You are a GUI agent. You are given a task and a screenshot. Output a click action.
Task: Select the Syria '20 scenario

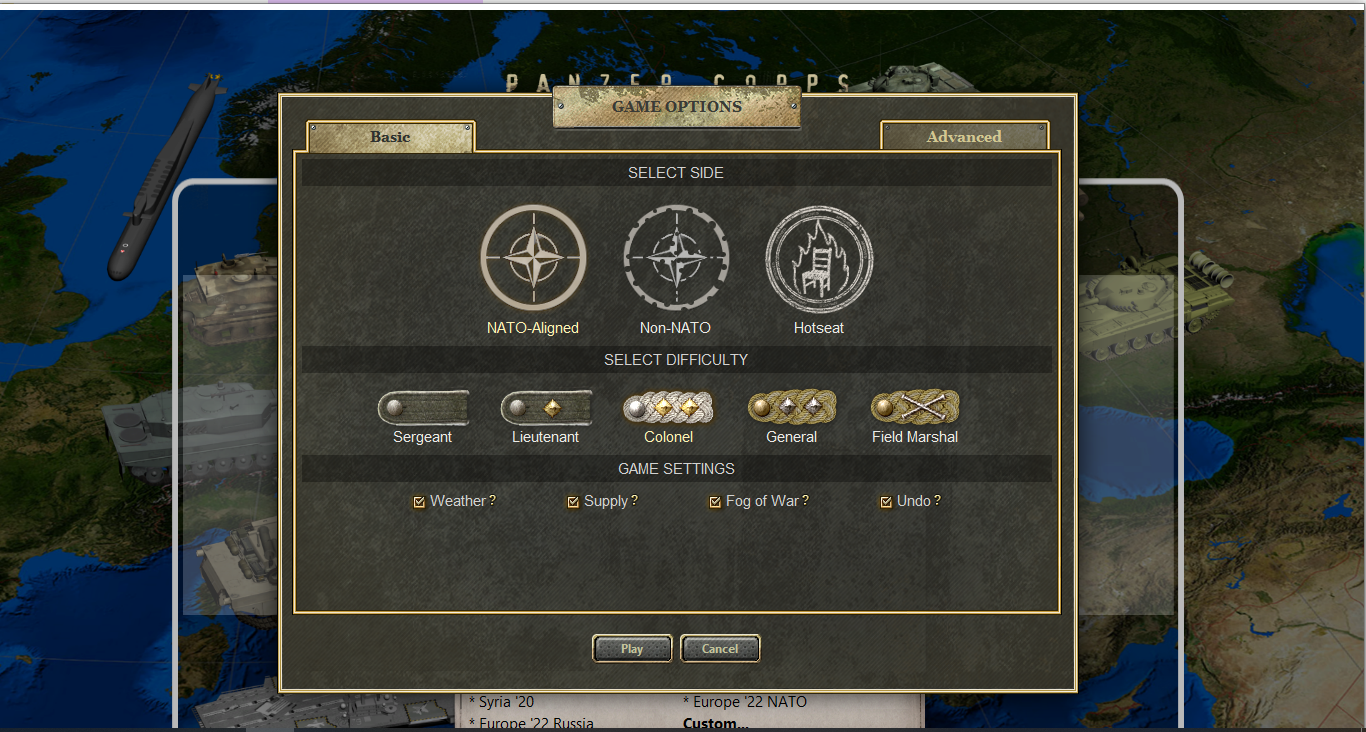[507, 702]
